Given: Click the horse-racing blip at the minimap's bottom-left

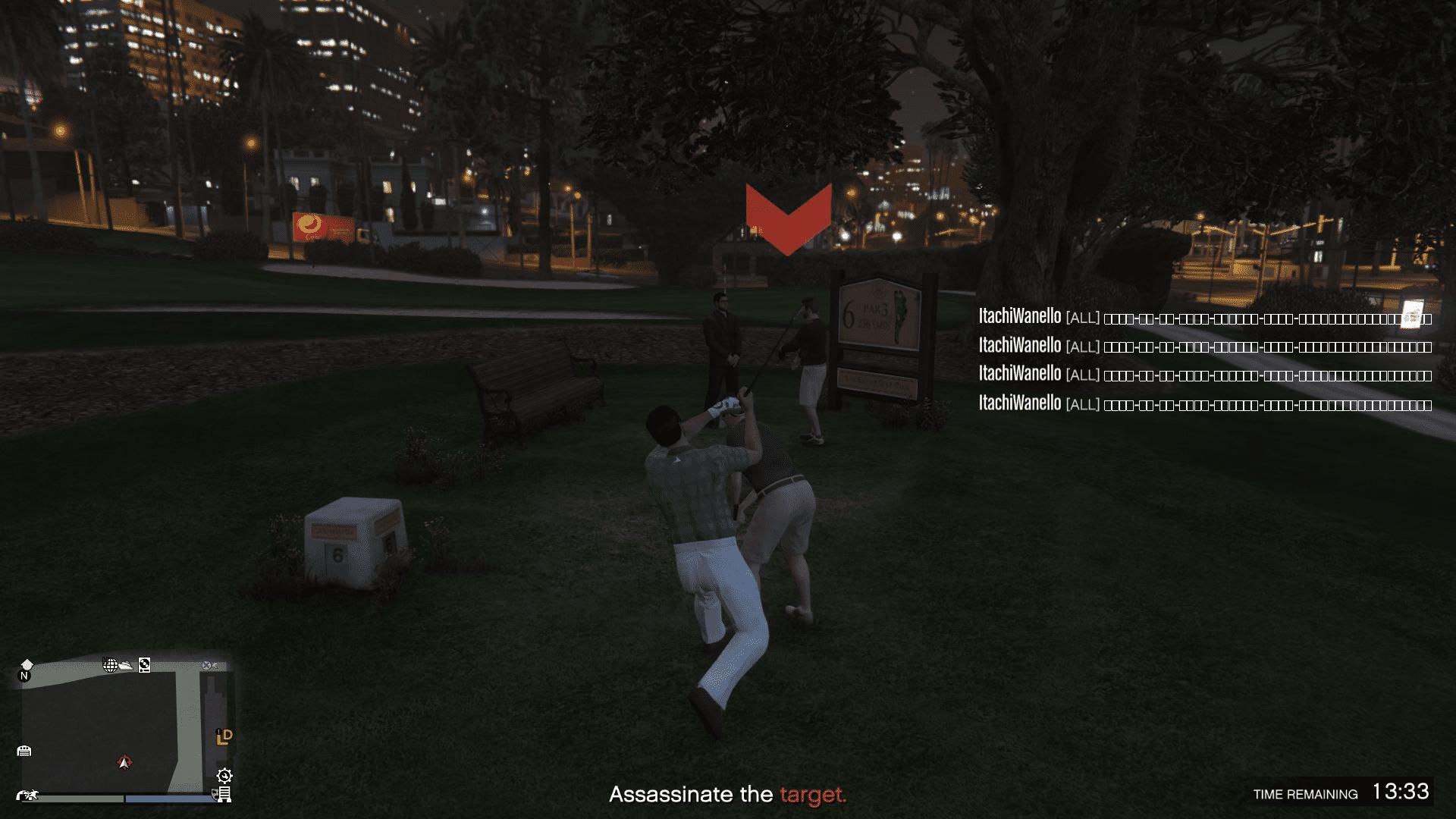Looking at the screenshot, I should (x=28, y=795).
